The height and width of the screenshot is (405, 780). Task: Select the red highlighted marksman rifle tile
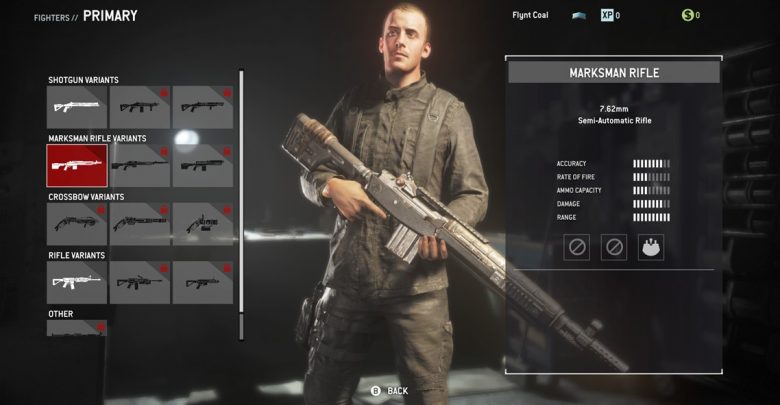77,165
